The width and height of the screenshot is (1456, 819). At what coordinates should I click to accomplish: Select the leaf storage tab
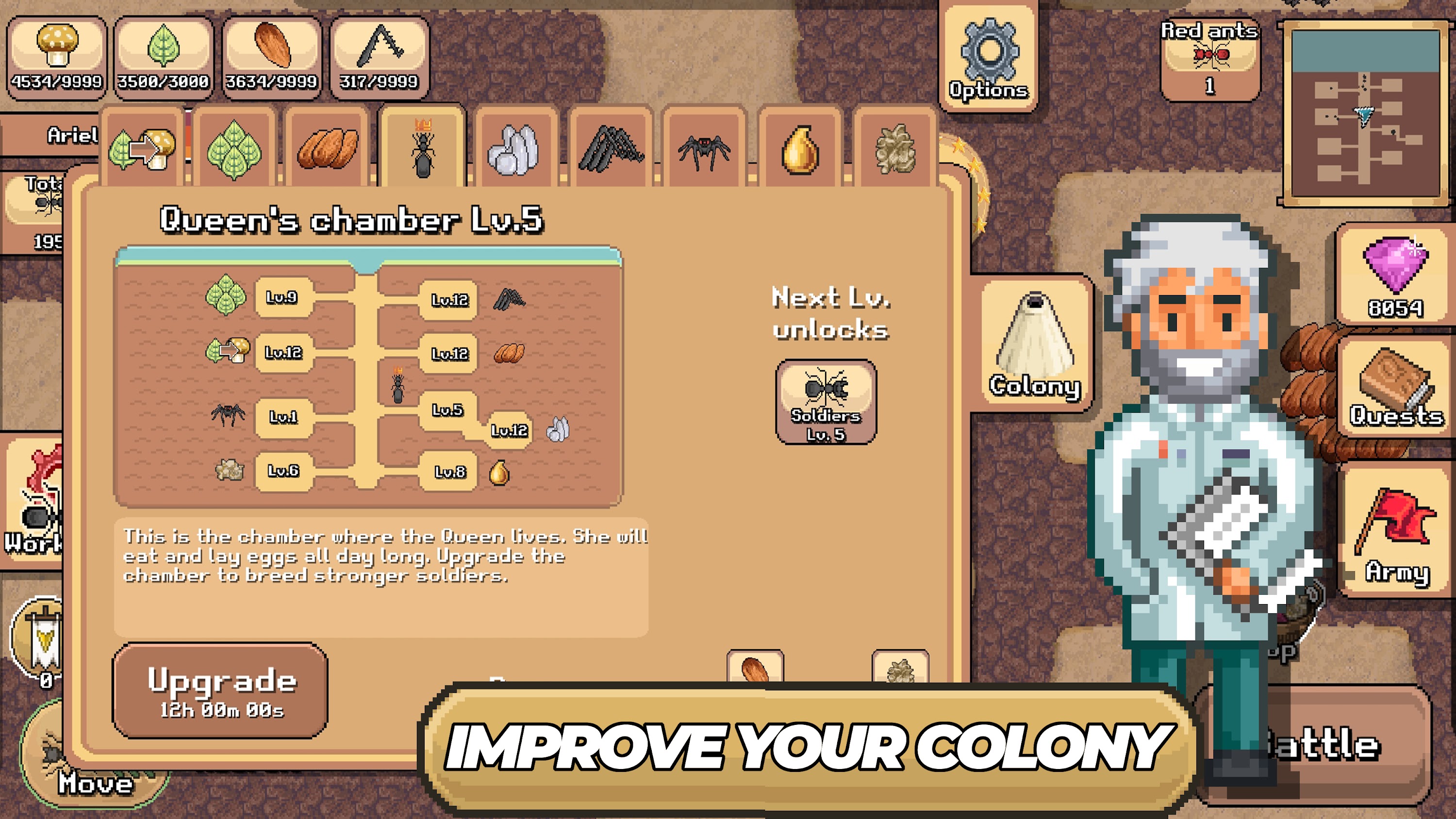pos(234,144)
